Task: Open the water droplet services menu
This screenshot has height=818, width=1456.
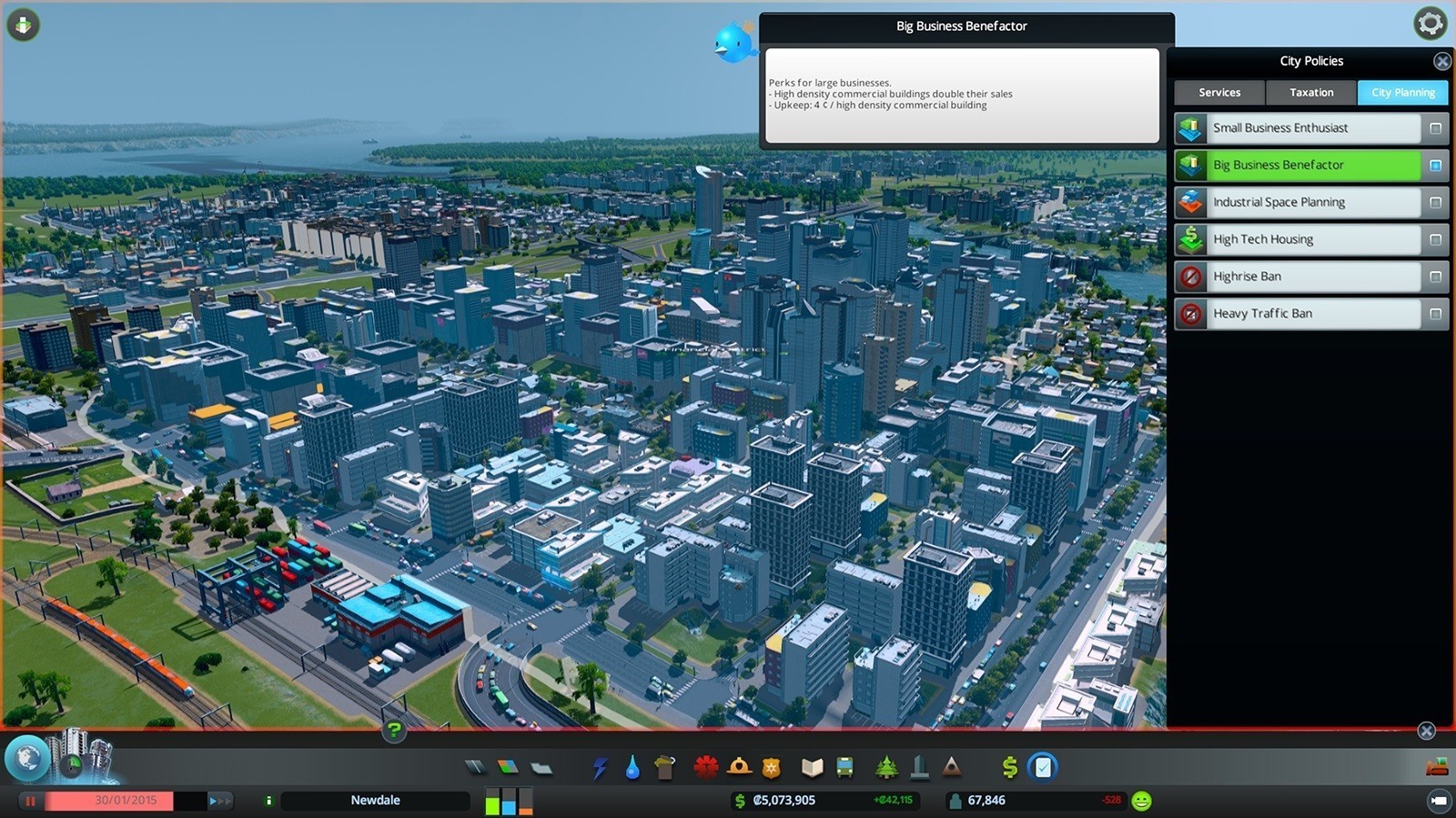Action: click(x=632, y=768)
